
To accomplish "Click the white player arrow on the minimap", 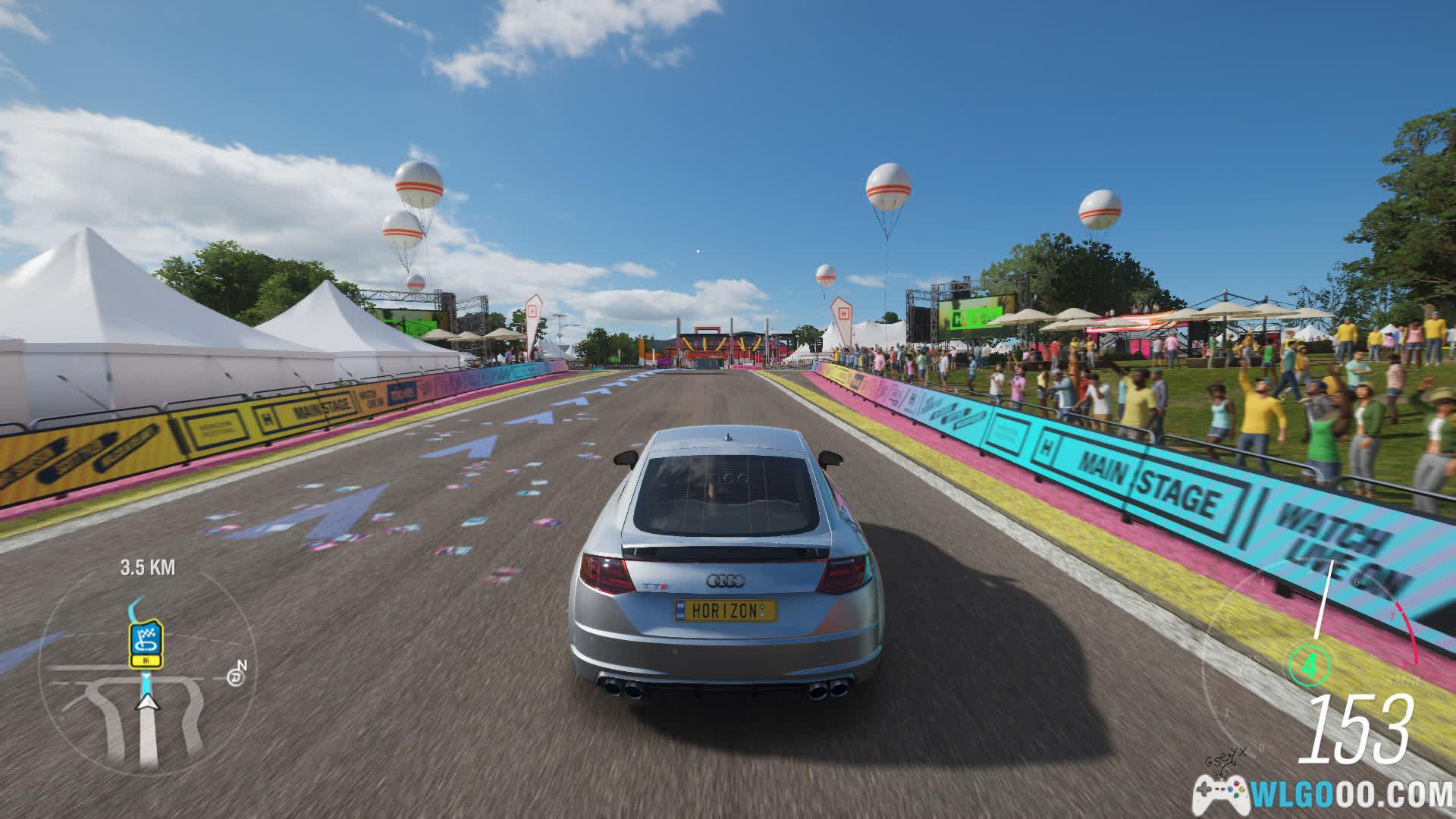I will click(x=149, y=701).
